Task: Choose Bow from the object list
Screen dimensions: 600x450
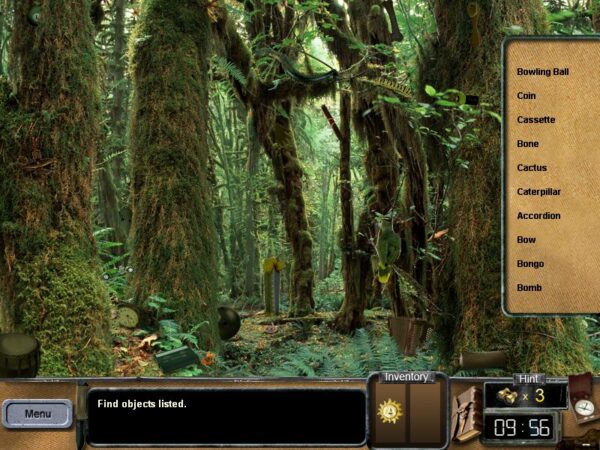Action: tap(526, 240)
